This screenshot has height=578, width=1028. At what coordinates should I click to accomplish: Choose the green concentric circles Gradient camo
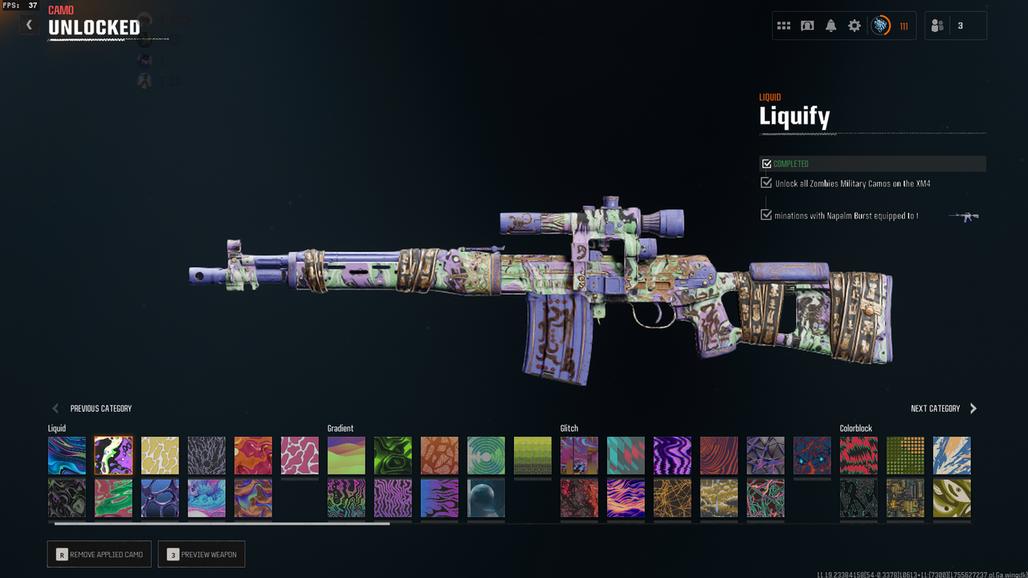point(486,455)
